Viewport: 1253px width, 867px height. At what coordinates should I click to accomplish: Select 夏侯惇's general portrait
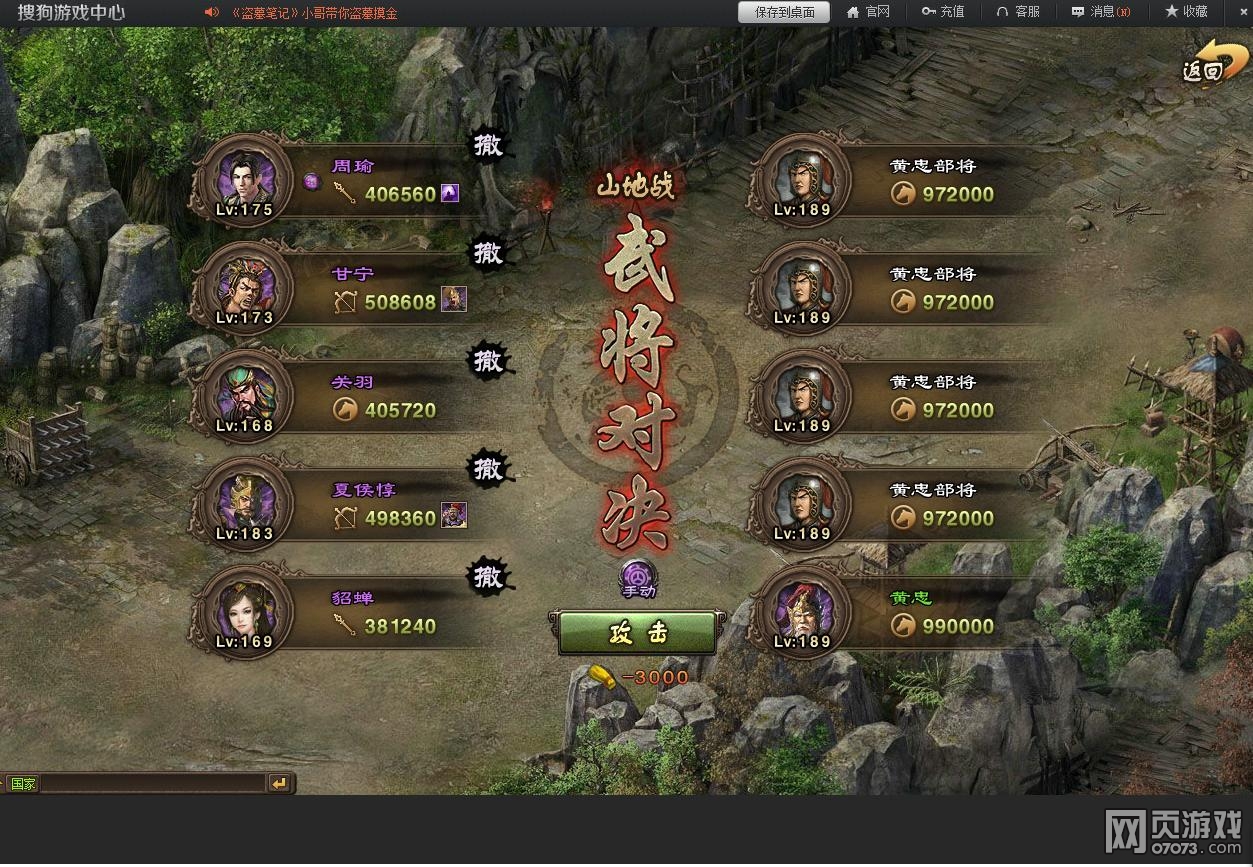(x=244, y=504)
